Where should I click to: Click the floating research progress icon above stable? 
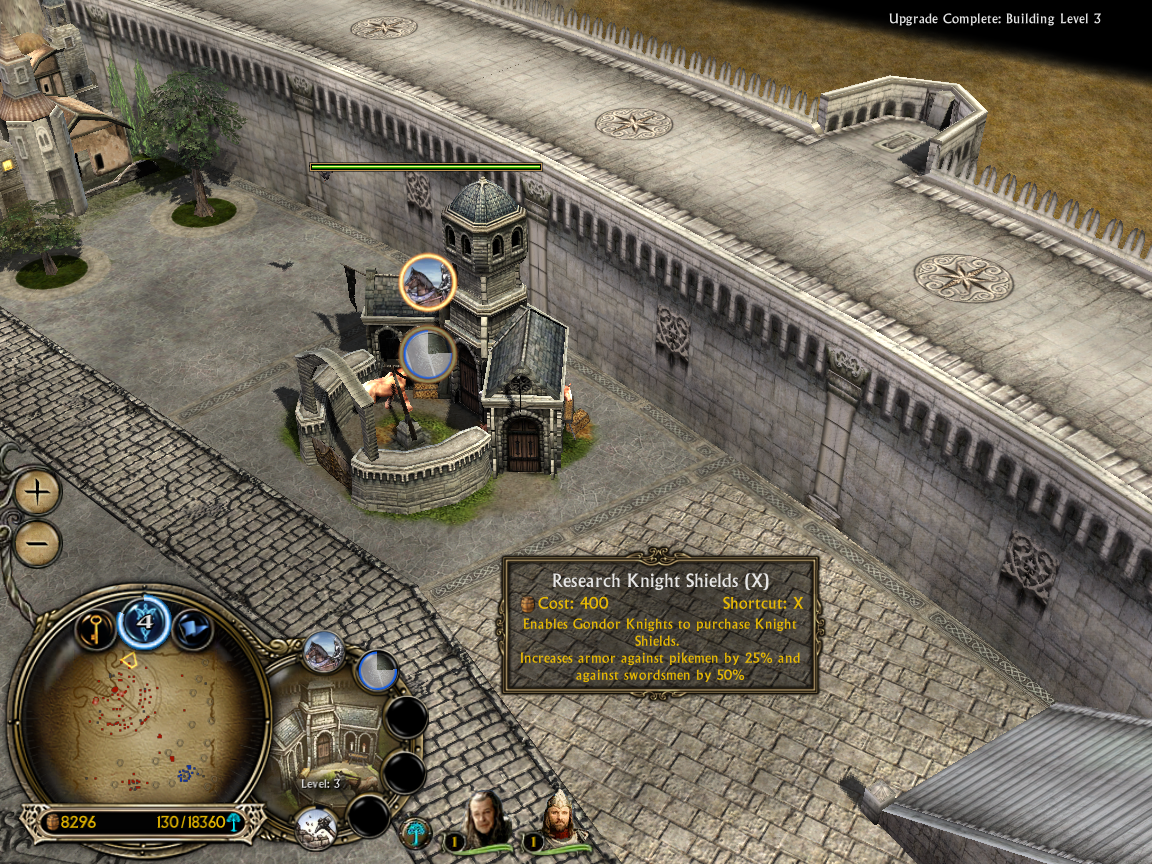(428, 354)
